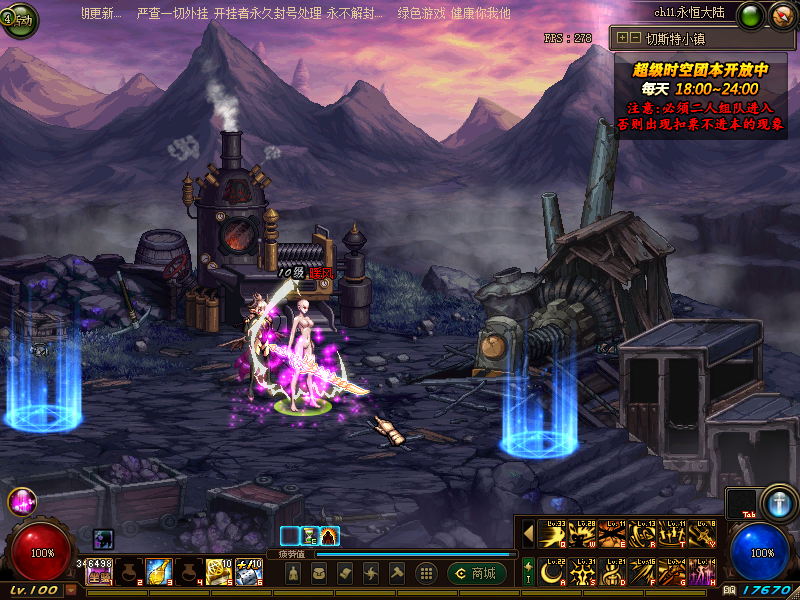This screenshot has width=800, height=600.
Task: Click the green orb channel button
Action: point(749,17)
